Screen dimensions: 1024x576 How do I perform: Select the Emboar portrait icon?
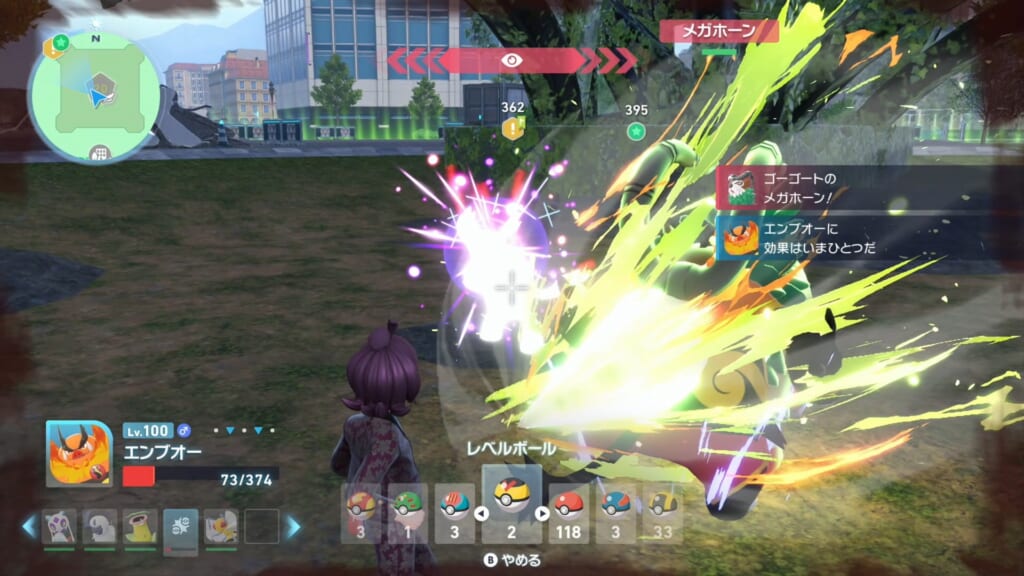click(79, 453)
